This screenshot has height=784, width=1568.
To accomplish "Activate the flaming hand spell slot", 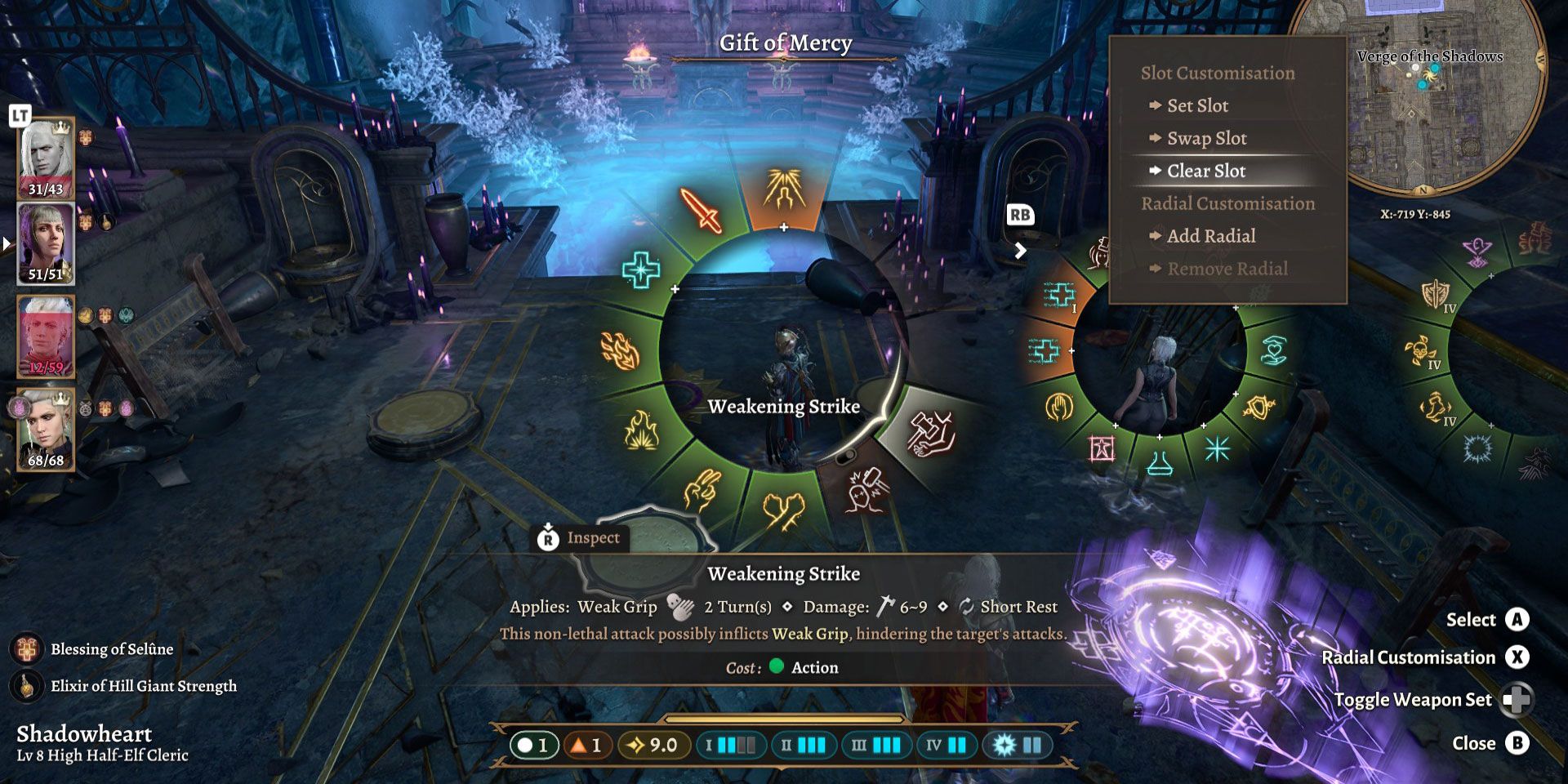I will click(x=621, y=351).
